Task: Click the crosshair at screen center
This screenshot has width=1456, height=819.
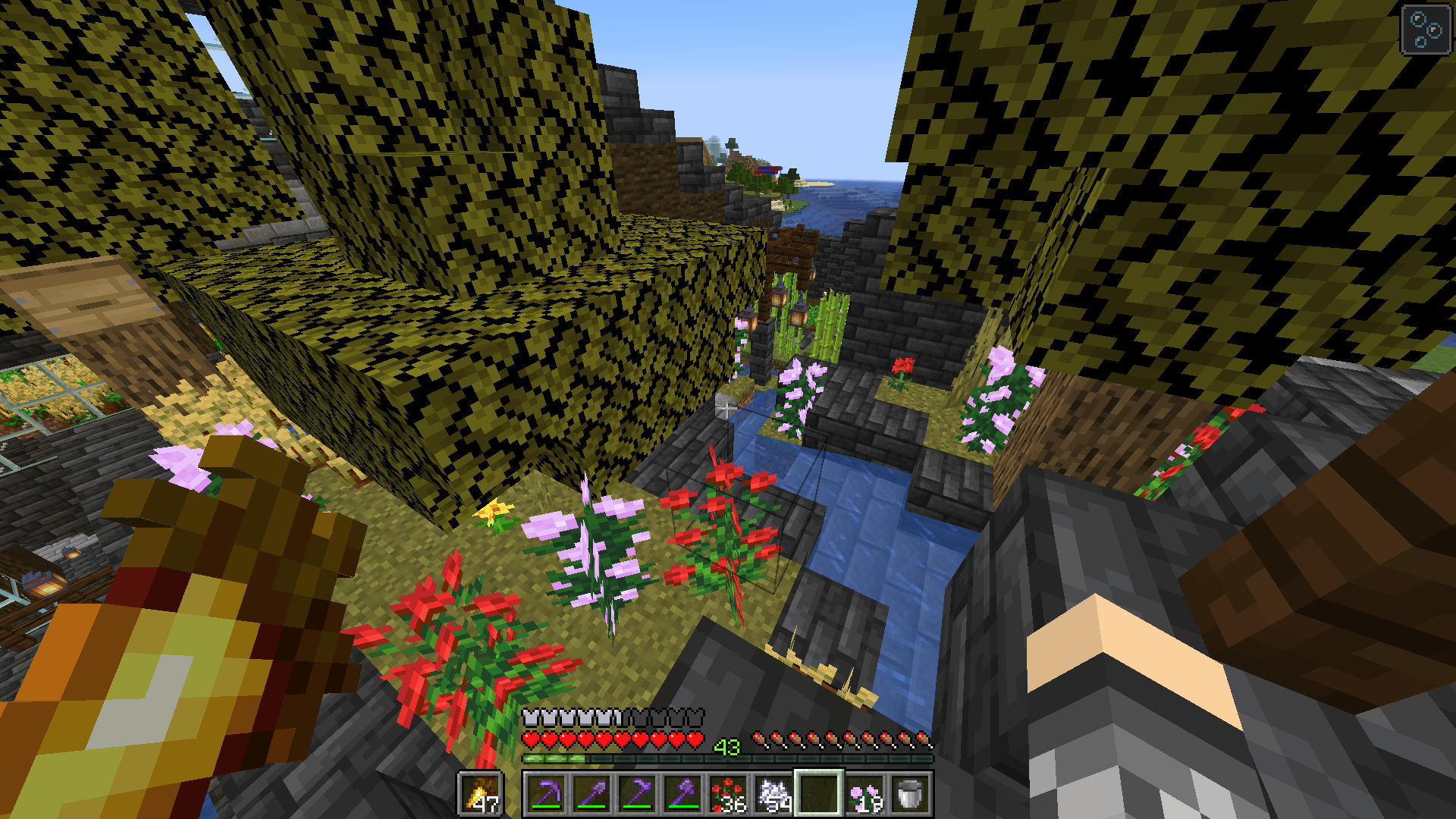Action: click(728, 409)
